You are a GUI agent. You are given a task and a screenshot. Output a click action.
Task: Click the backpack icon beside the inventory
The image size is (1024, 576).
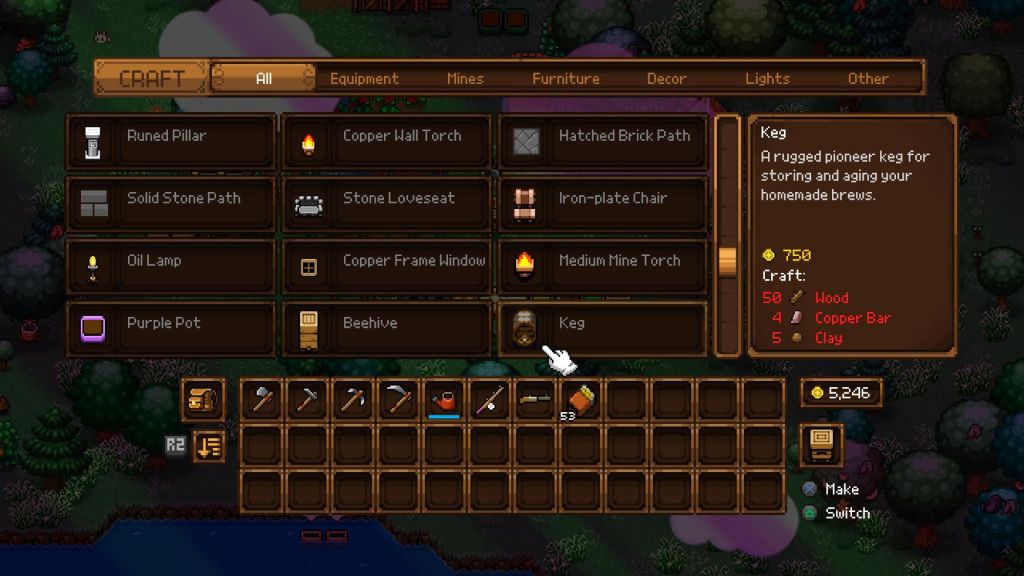[x=202, y=399]
